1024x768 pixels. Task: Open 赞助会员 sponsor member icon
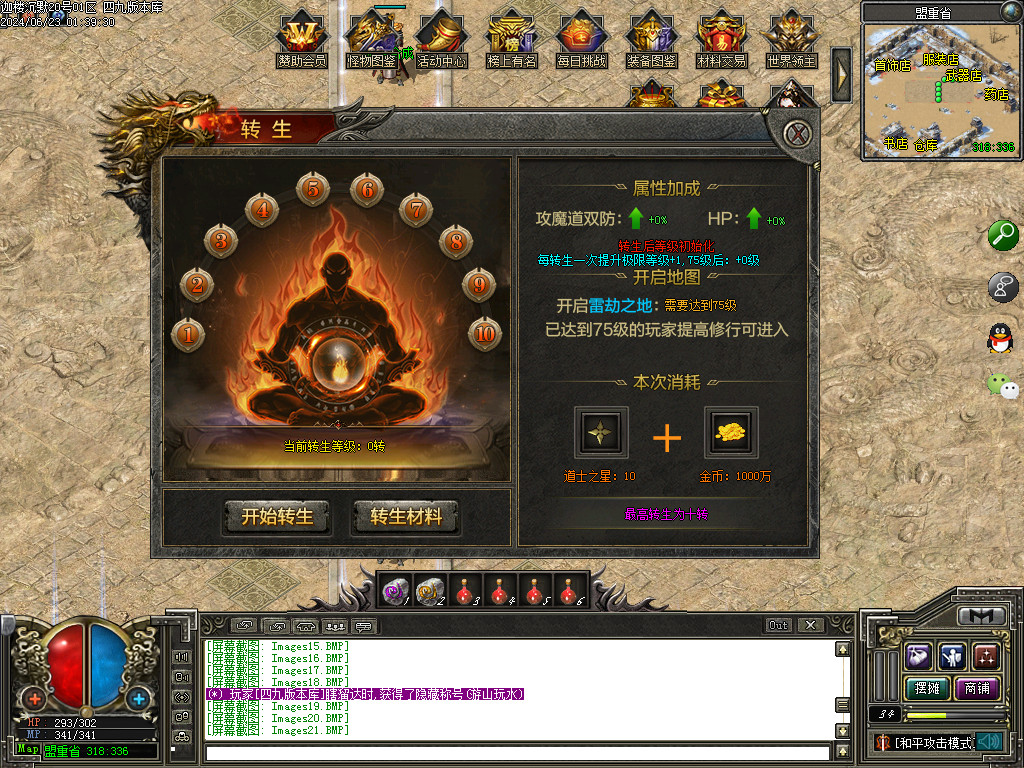pyautogui.click(x=302, y=38)
